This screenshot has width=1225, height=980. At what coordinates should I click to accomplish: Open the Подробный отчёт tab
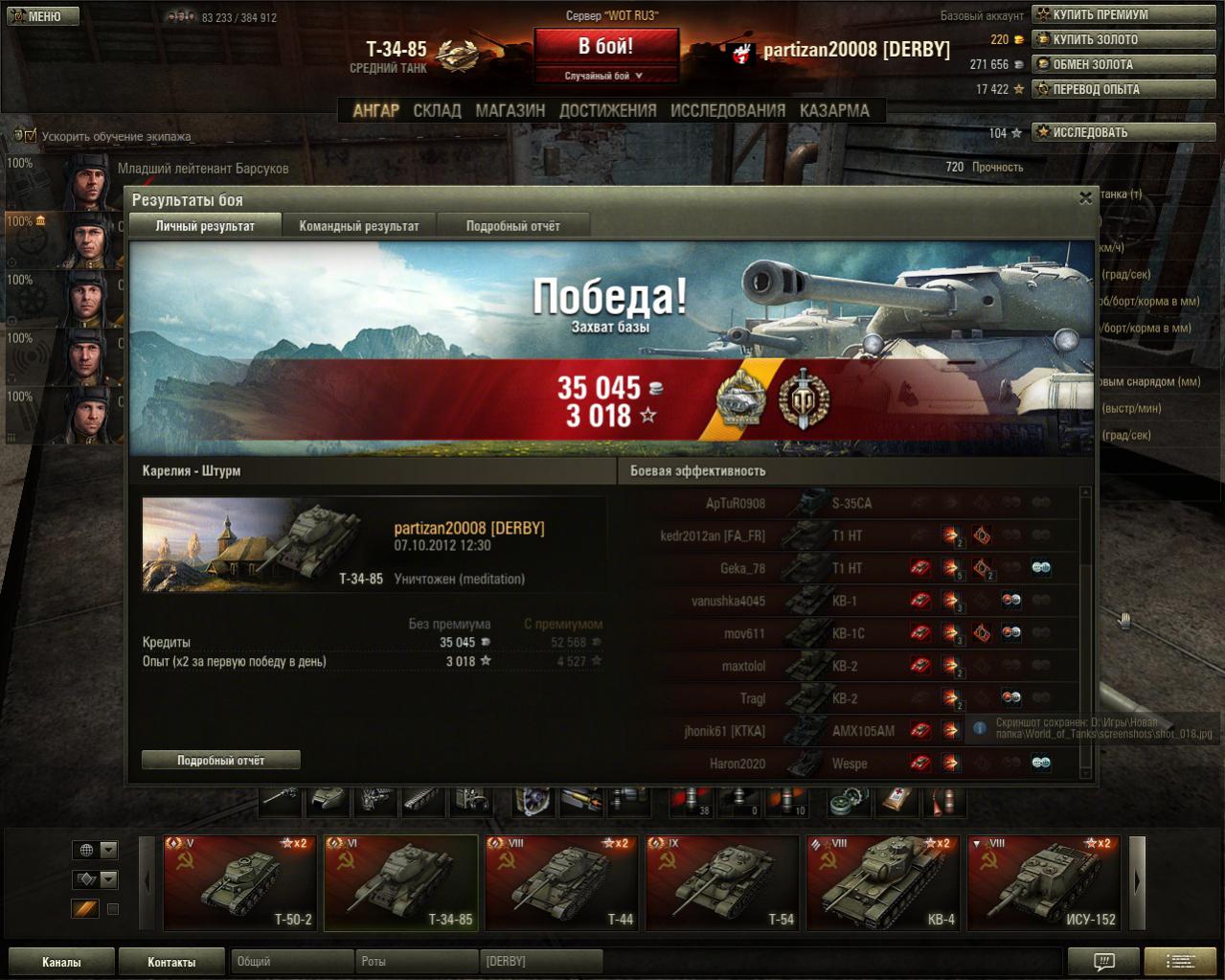[x=512, y=226]
